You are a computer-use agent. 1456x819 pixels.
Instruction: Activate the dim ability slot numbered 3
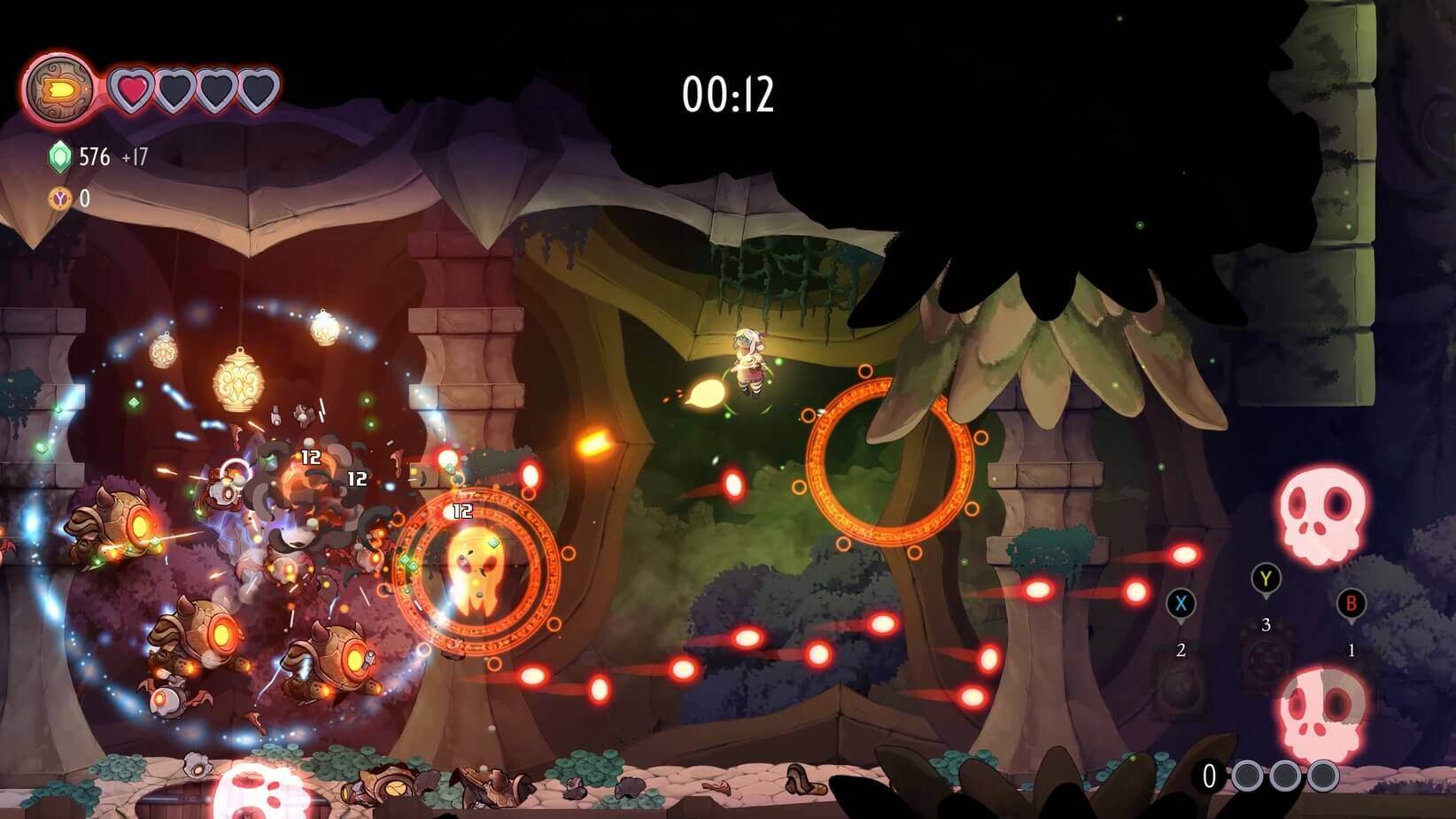[x=1266, y=662]
